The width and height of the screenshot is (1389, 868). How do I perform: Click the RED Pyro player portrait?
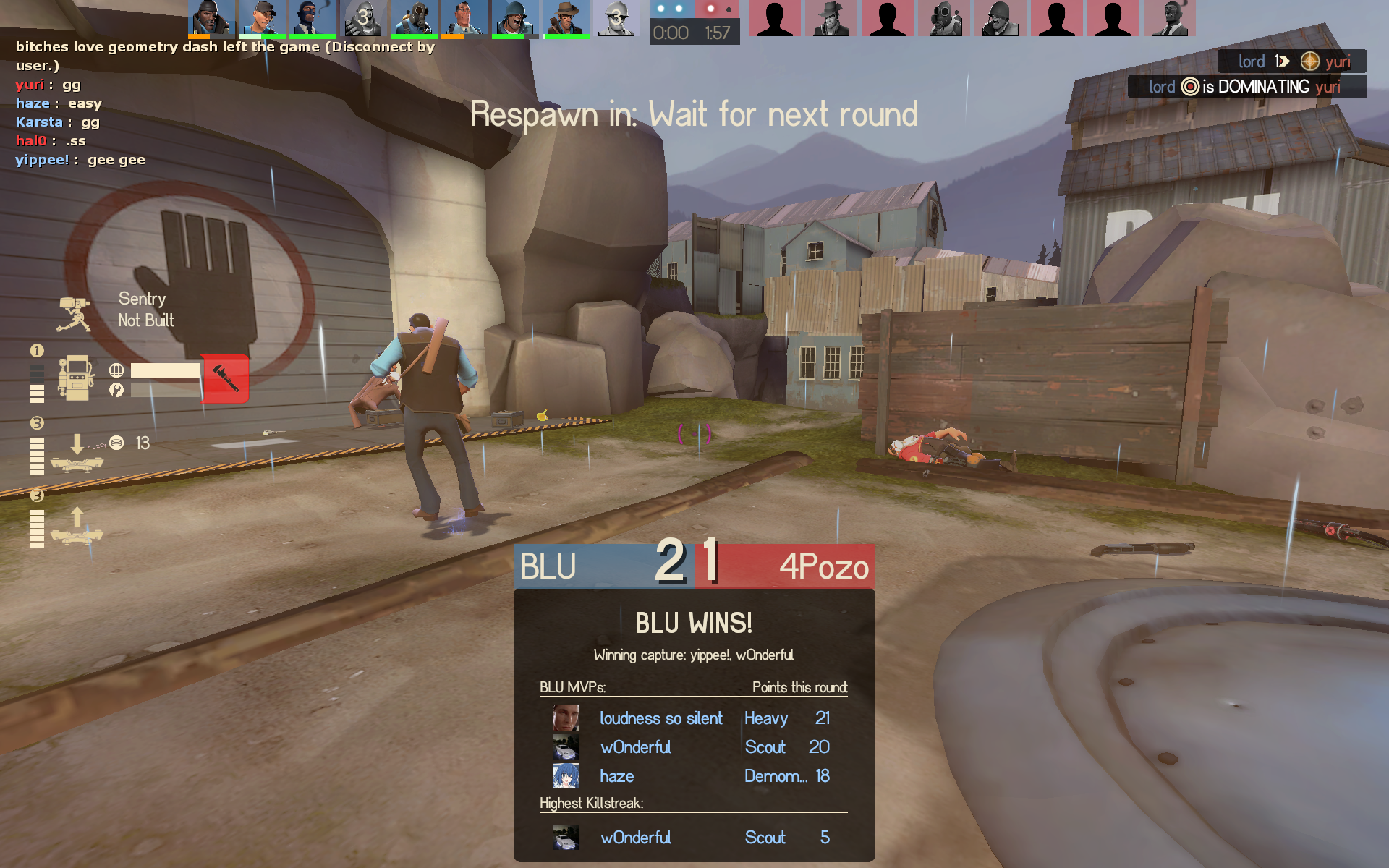tap(943, 18)
